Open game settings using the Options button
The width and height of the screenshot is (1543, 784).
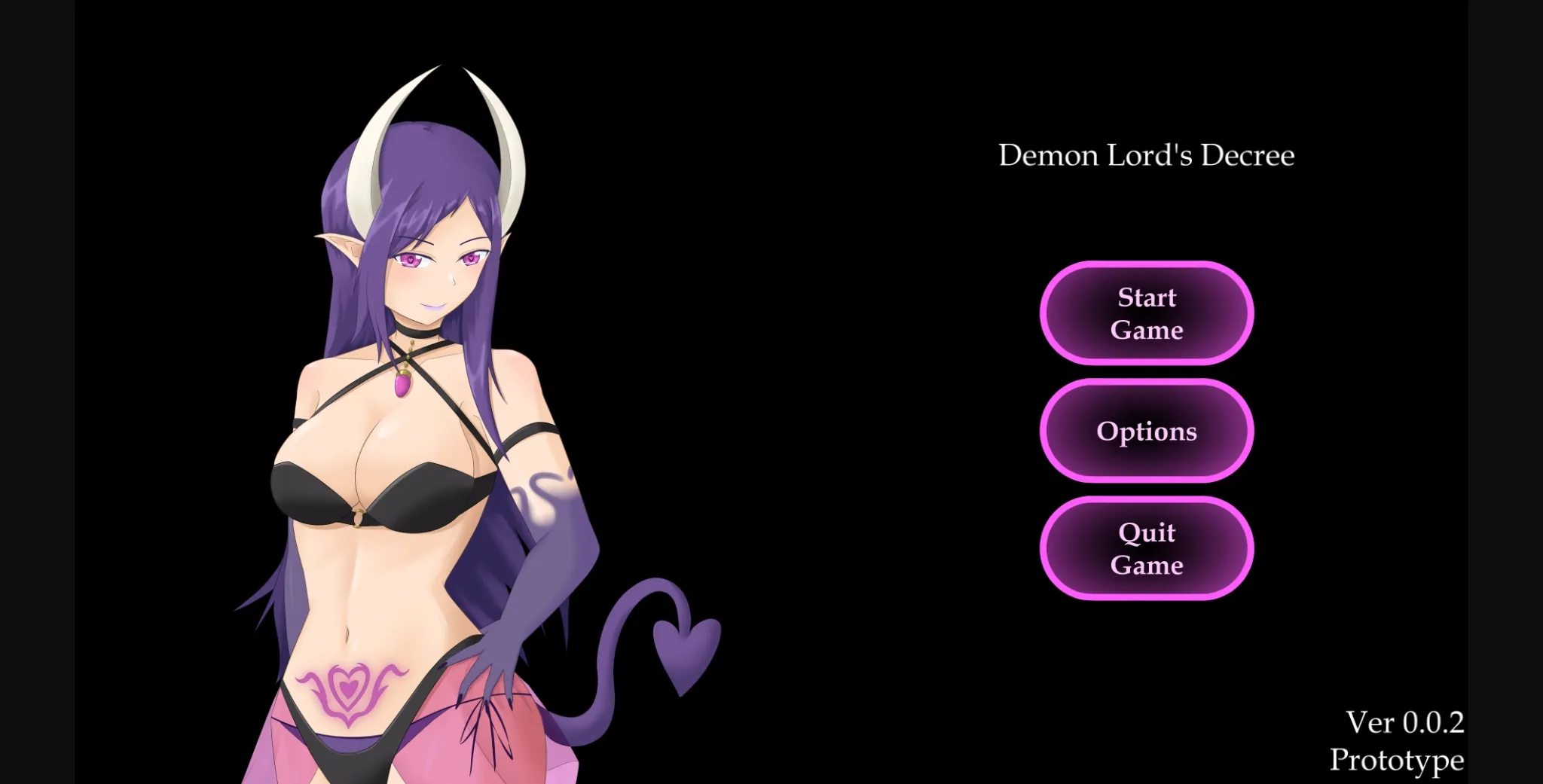click(1146, 431)
